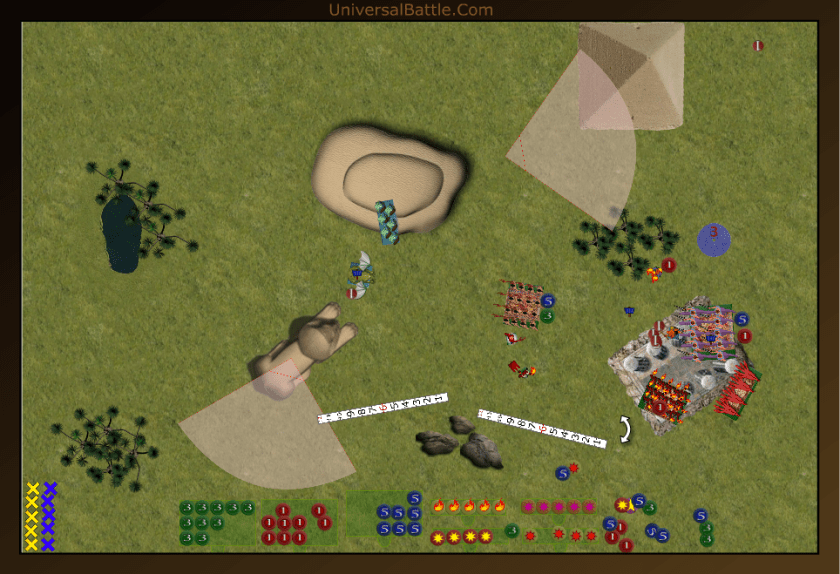Select the column of yellow X markers
Image resolution: width=840 pixels, height=574 pixels.
tap(32, 516)
